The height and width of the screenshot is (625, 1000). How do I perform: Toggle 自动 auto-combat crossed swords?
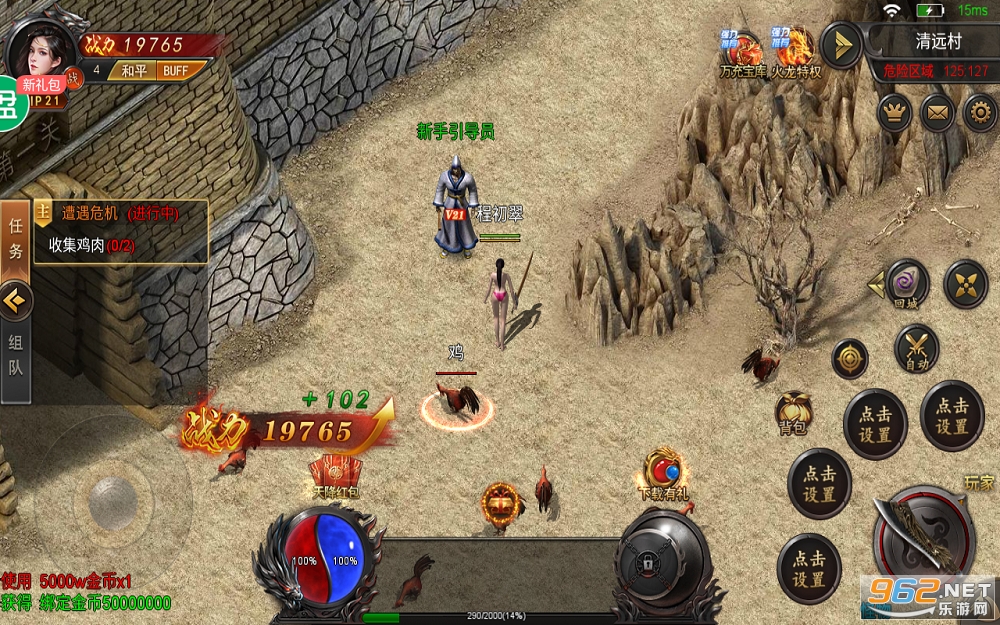coord(916,350)
